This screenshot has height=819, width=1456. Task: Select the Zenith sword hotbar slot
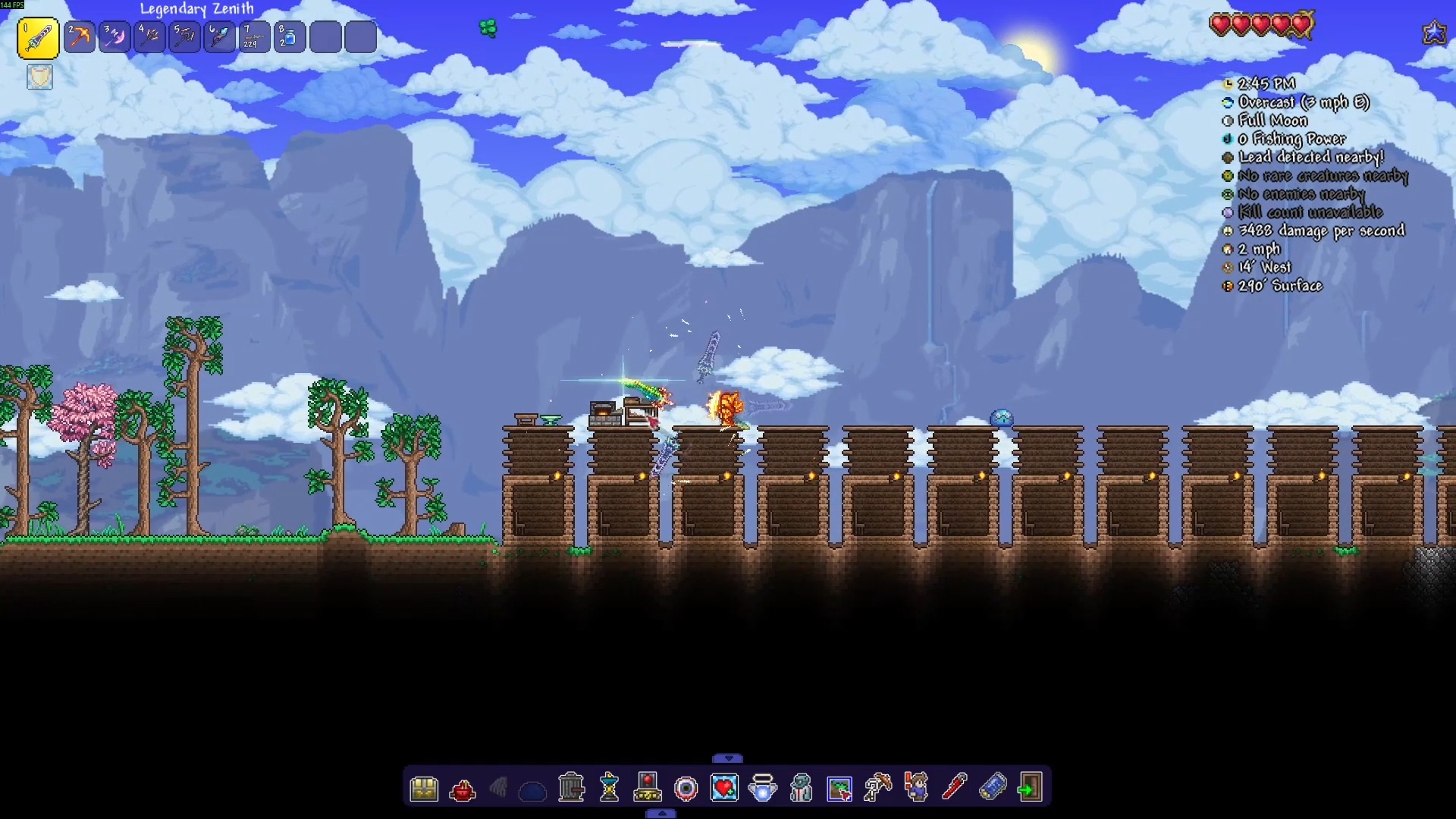[x=38, y=38]
